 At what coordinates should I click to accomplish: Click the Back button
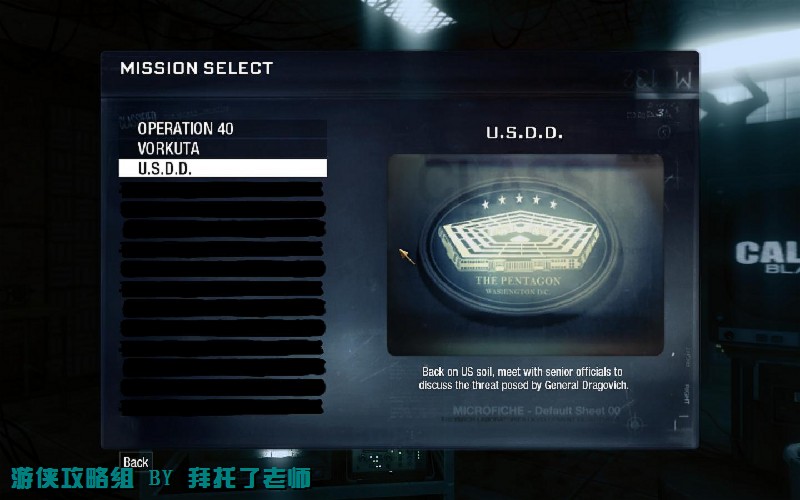(x=136, y=462)
